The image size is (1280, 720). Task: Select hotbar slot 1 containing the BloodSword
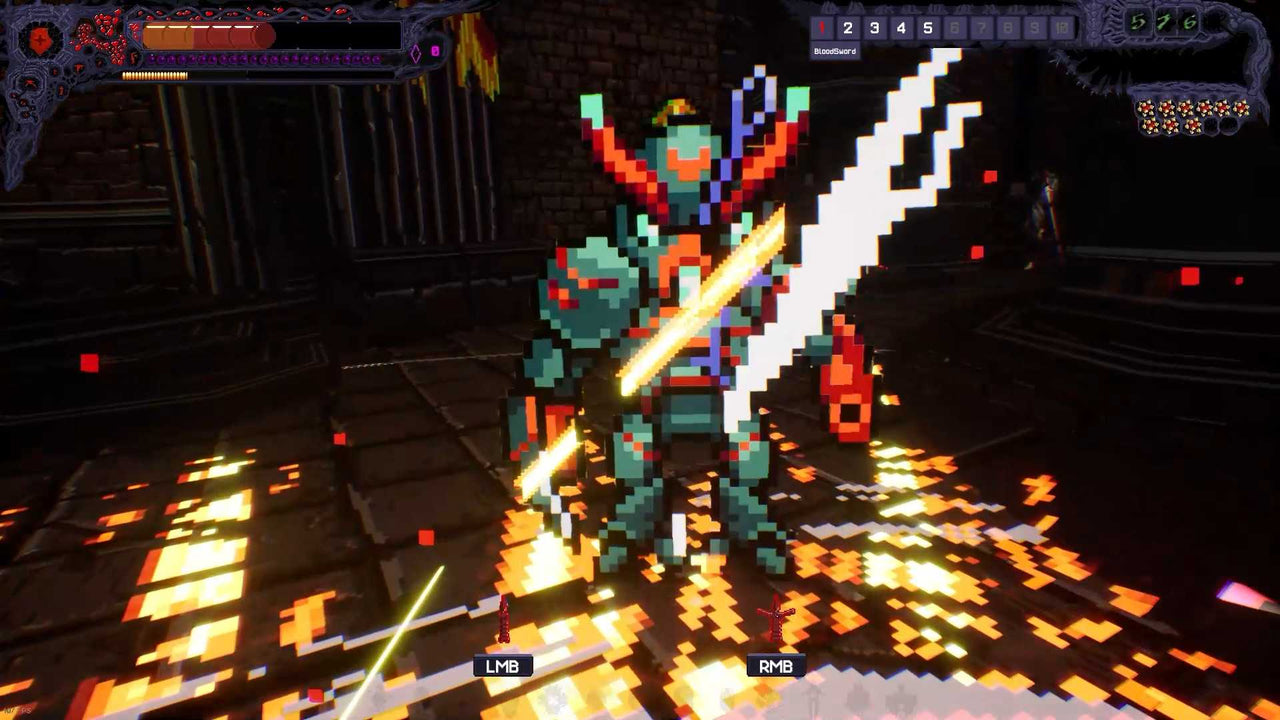[820, 27]
